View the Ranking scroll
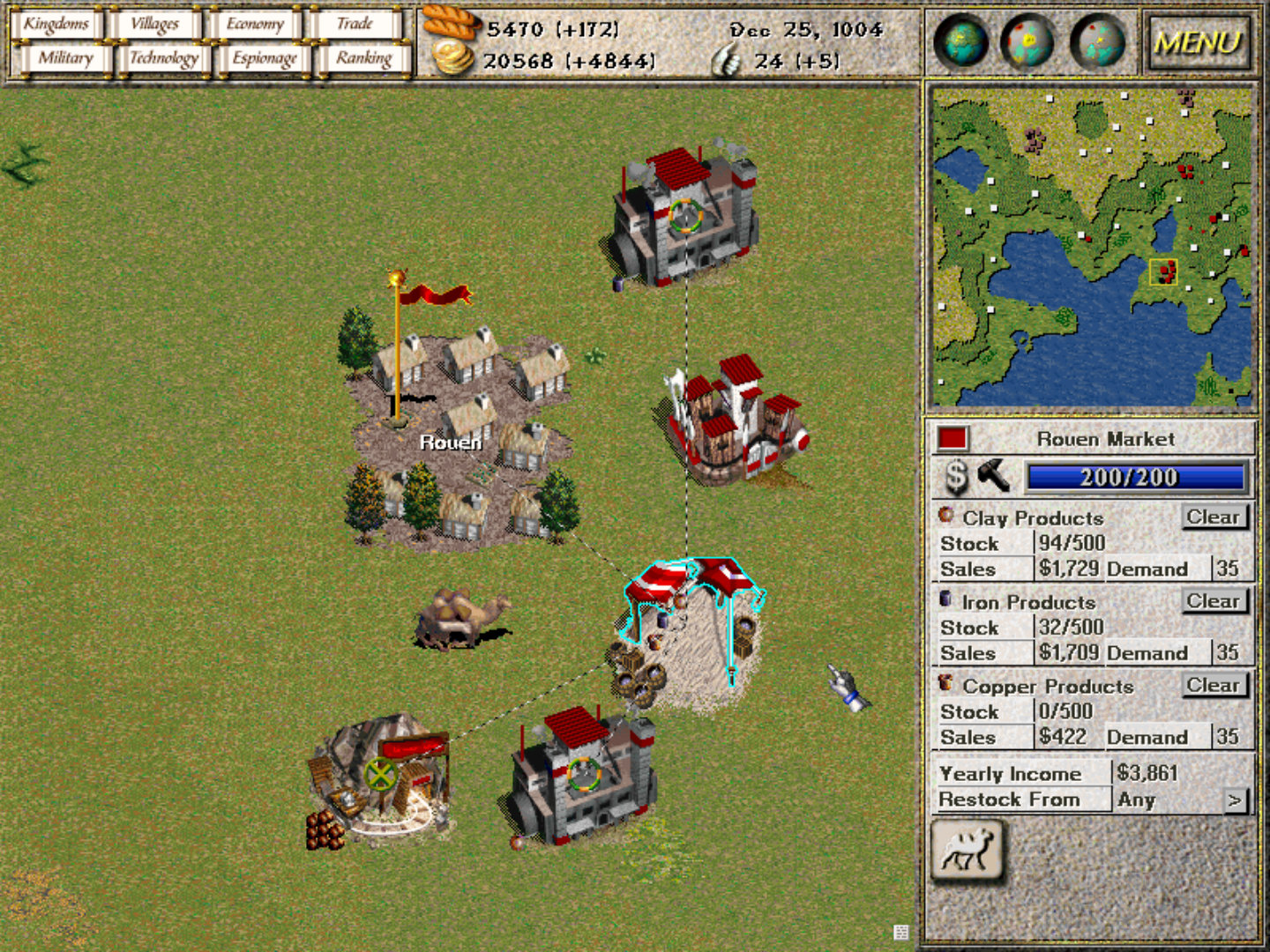Viewport: 1270px width, 952px height. tap(363, 58)
